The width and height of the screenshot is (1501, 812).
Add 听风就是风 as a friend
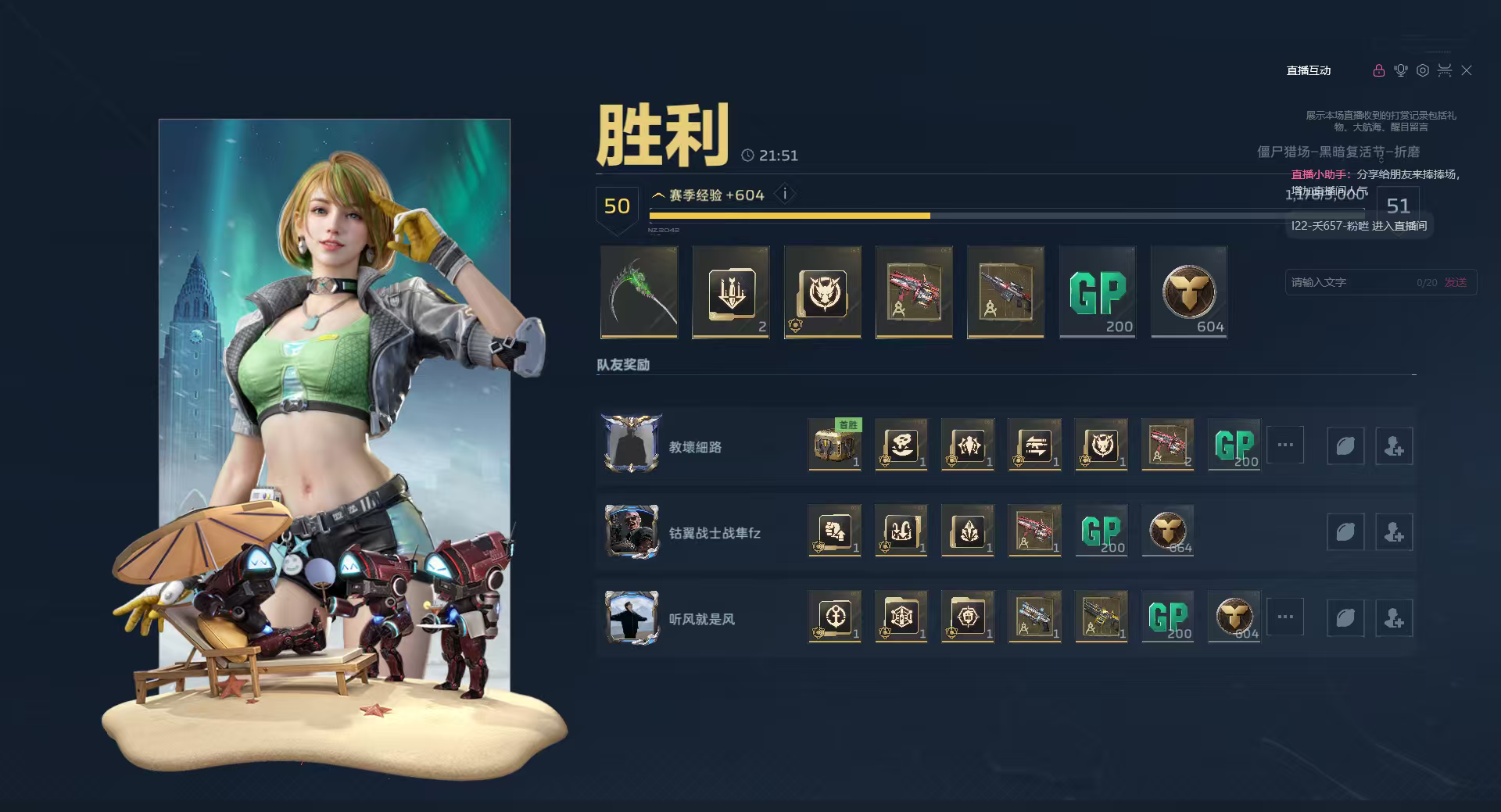[x=1393, y=618]
